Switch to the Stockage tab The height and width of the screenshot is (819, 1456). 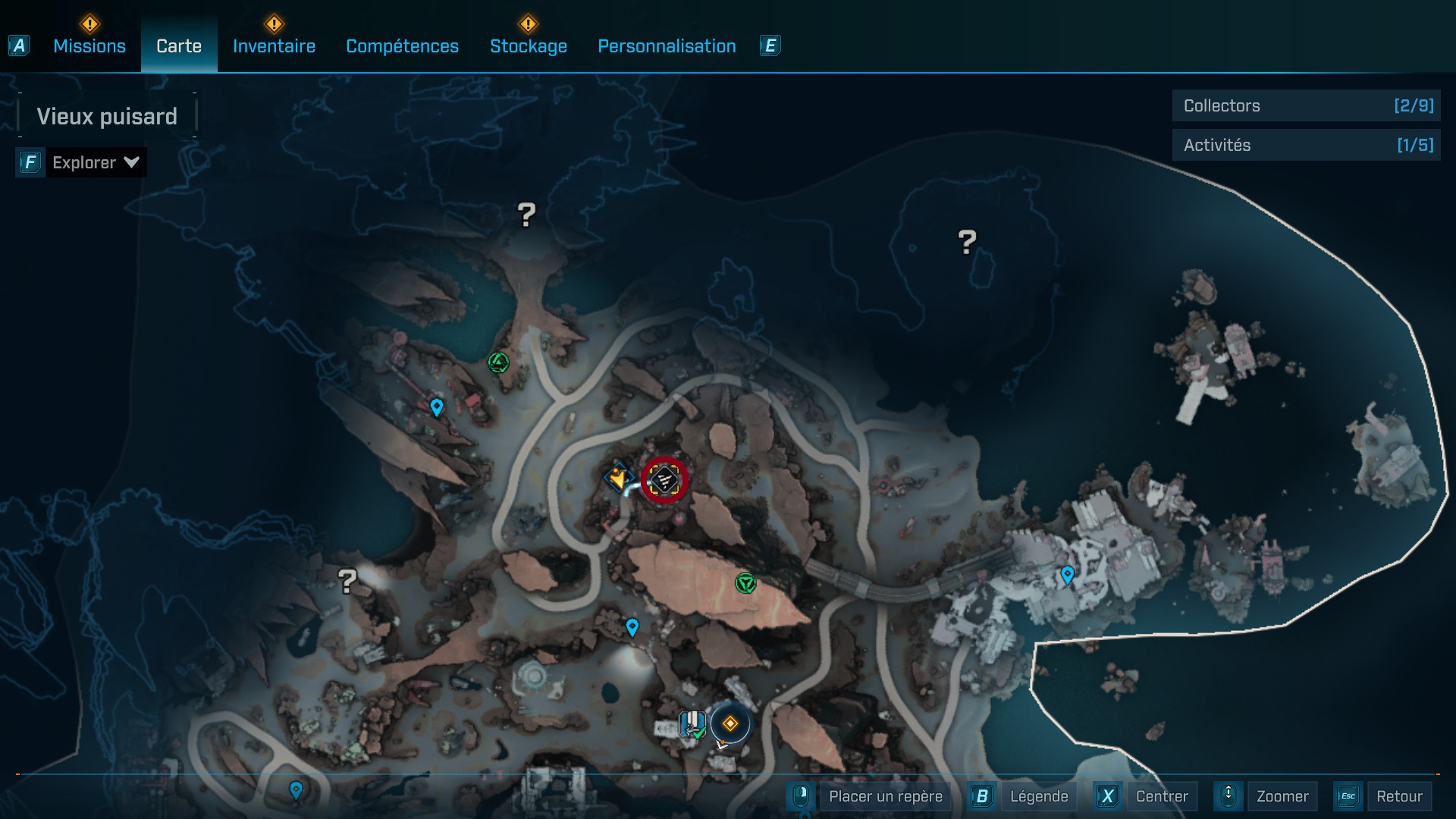(529, 46)
